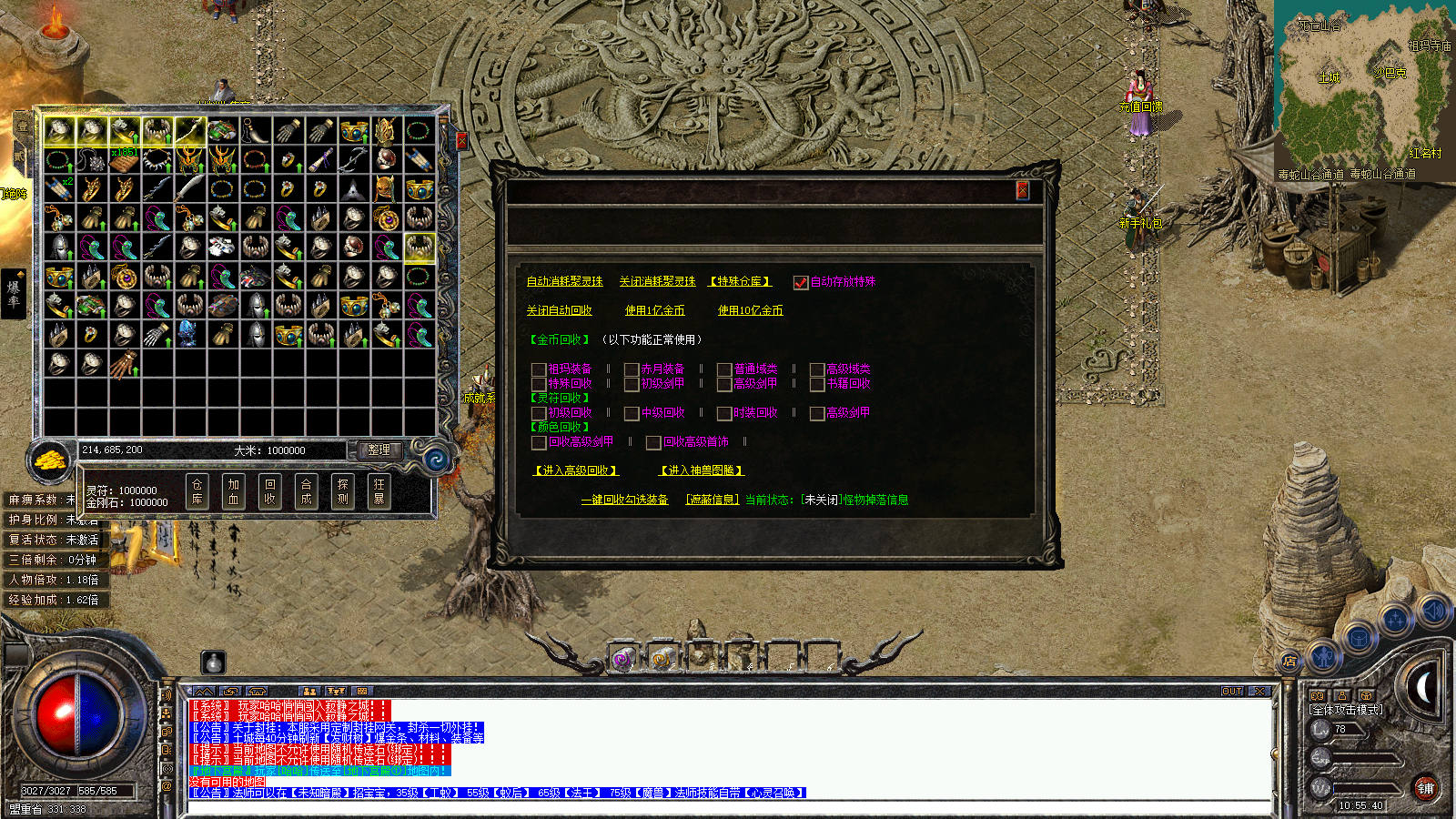The image size is (1456, 819).
Task: Open 进入神兽图腾 link
Action: tap(702, 471)
